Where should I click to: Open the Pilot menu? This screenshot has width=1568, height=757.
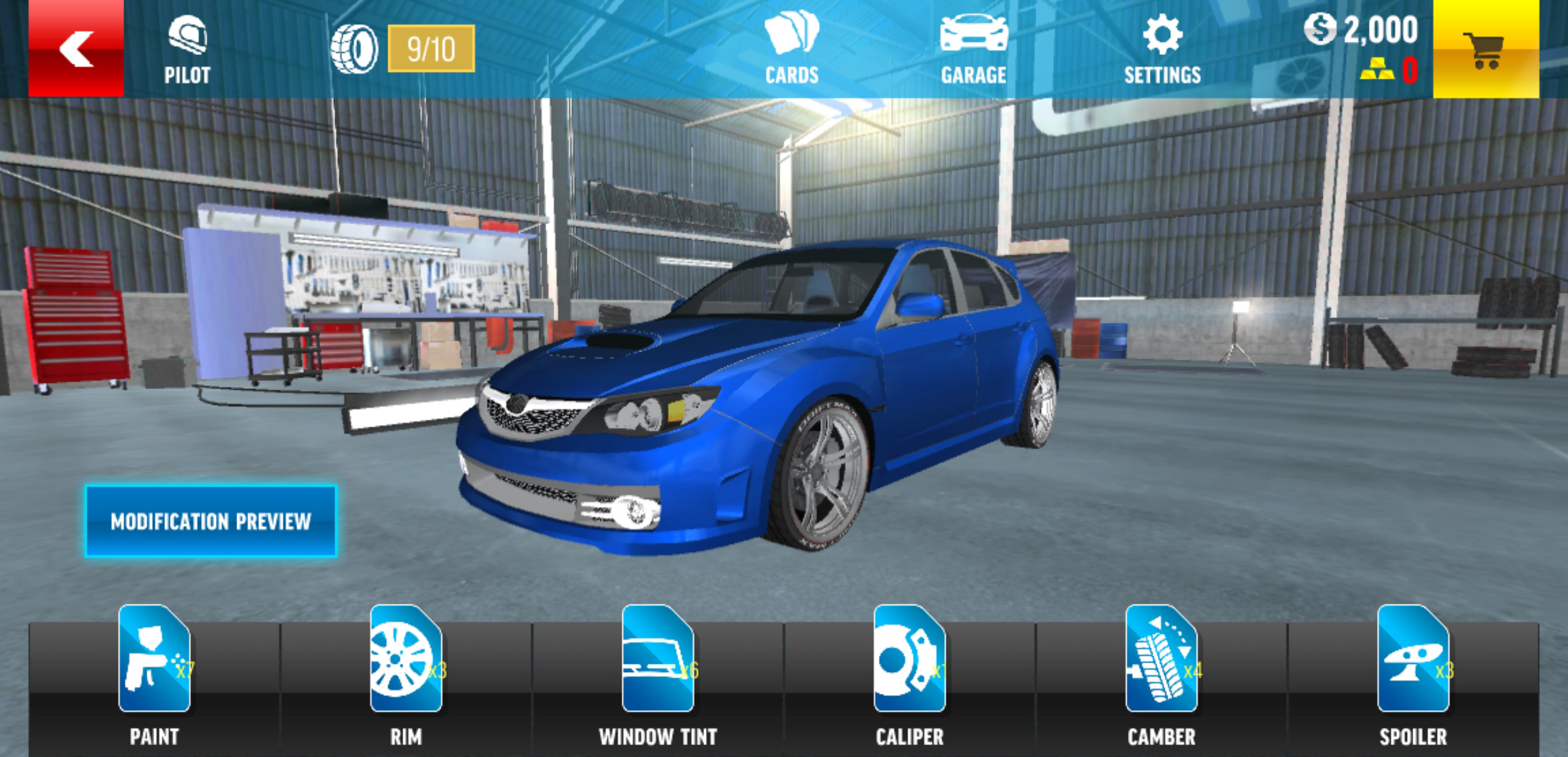[x=187, y=50]
